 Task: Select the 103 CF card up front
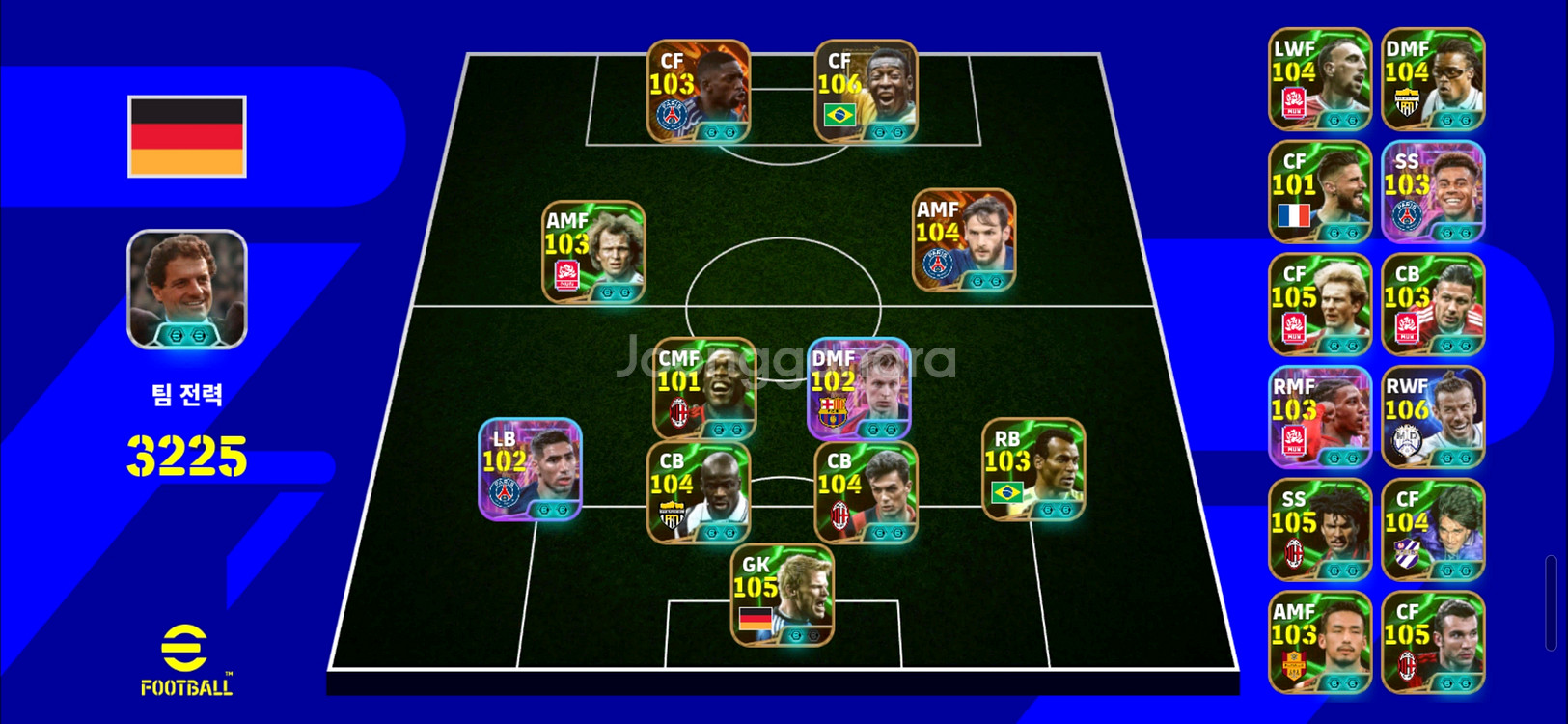click(x=699, y=91)
